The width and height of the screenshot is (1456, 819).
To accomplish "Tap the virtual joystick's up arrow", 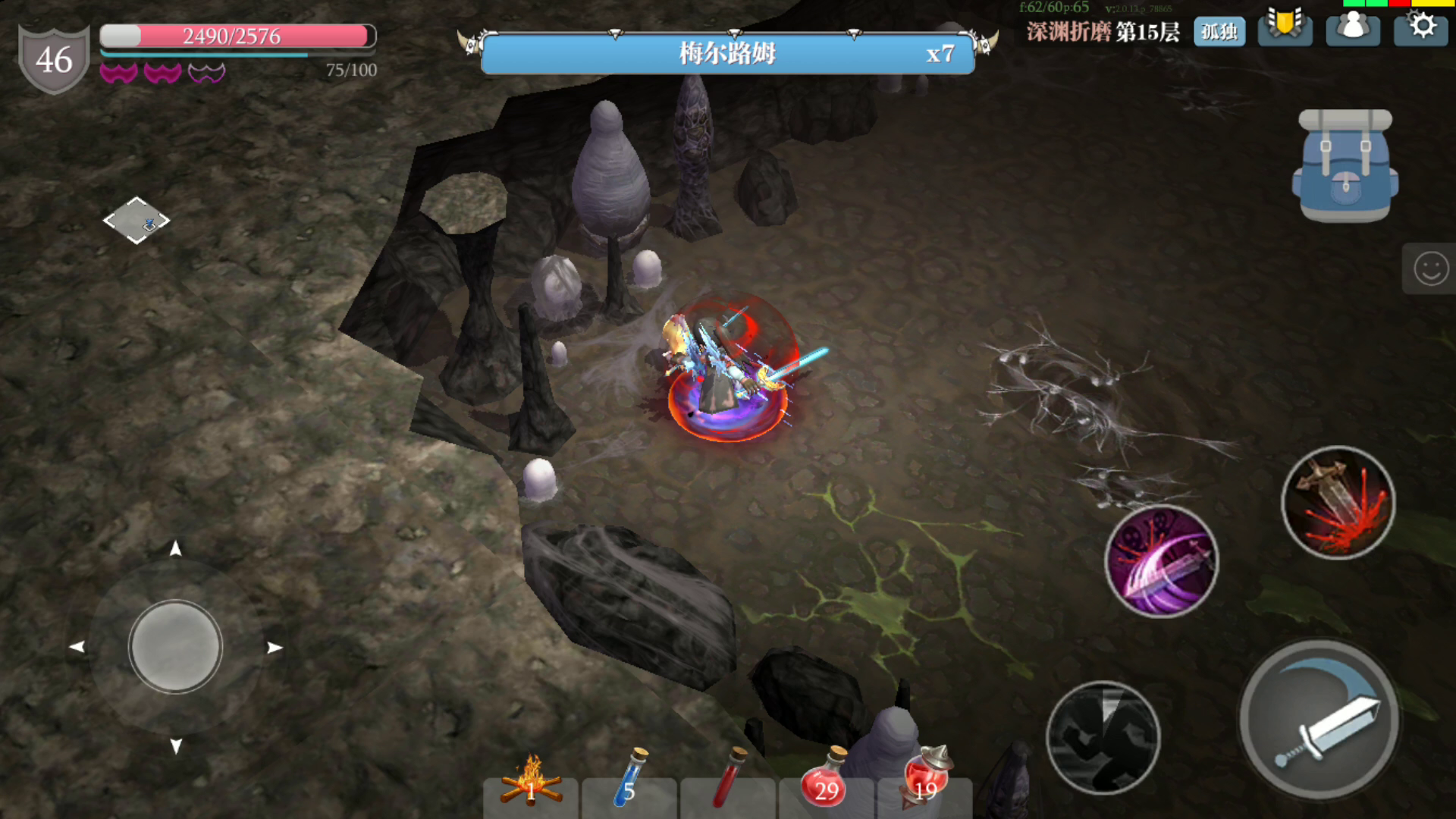I will click(x=175, y=548).
